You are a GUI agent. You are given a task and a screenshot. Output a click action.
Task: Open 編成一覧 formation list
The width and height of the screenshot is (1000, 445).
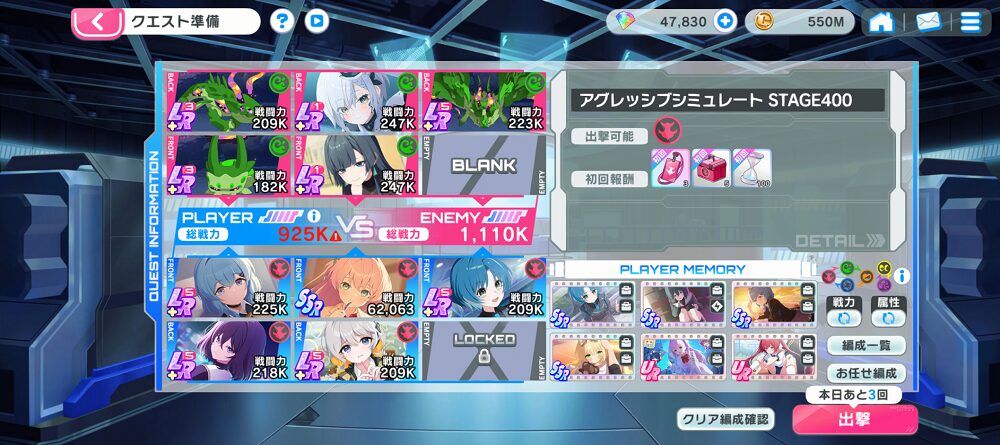pyautogui.click(x=867, y=346)
